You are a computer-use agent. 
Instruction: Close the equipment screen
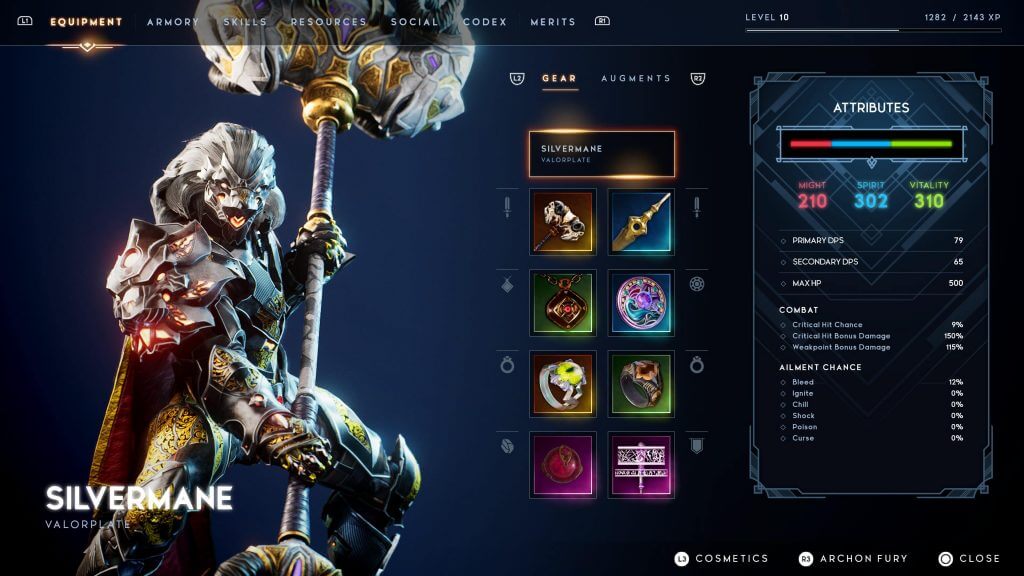(x=978, y=558)
